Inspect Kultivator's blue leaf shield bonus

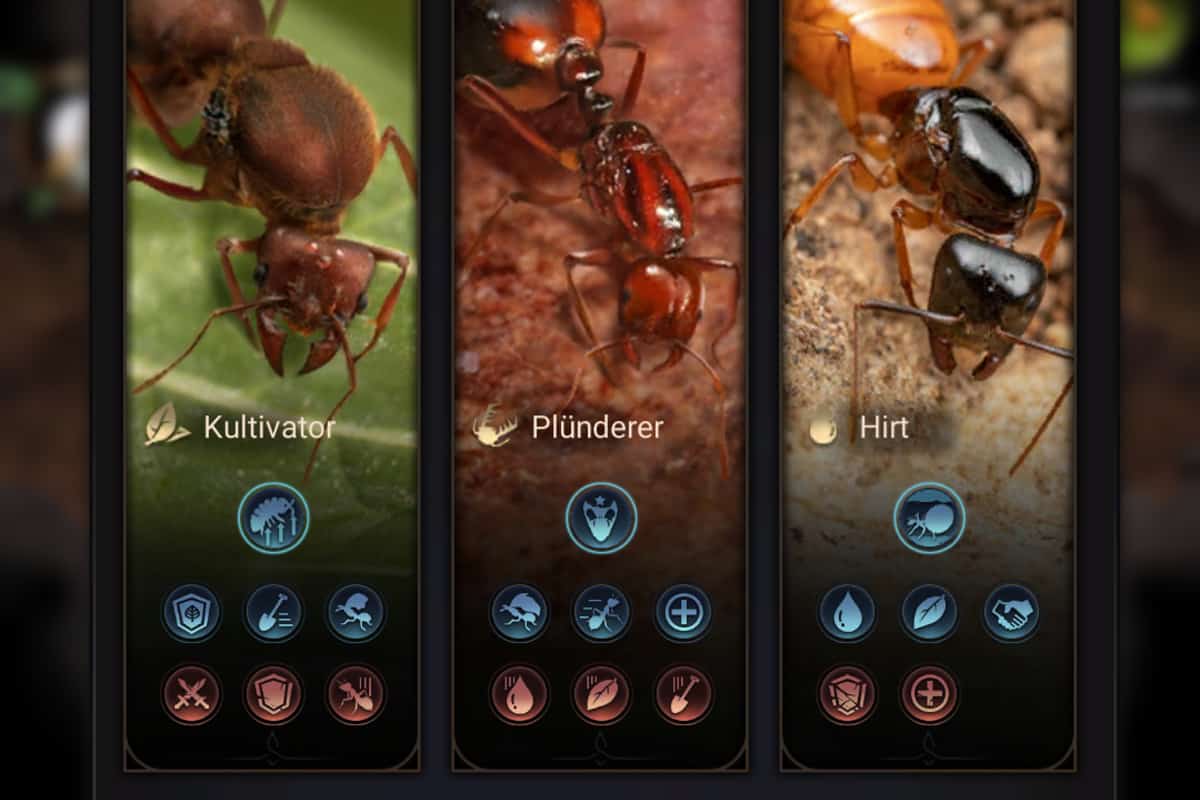(x=191, y=613)
